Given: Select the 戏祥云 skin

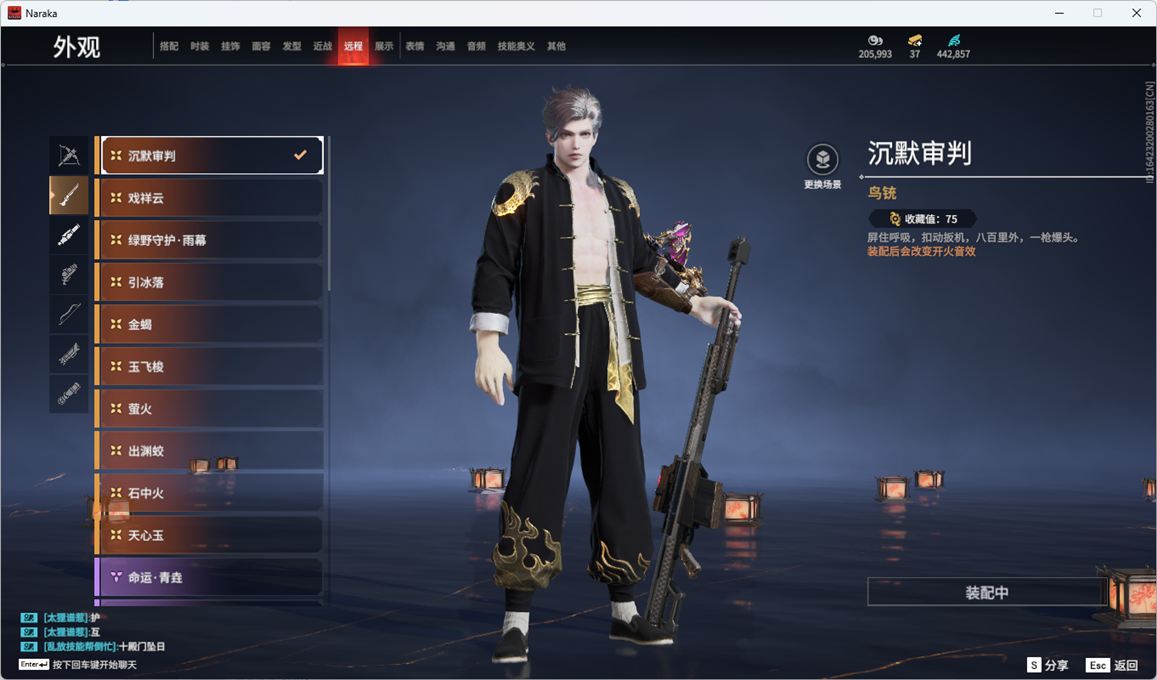Looking at the screenshot, I should coord(210,198).
